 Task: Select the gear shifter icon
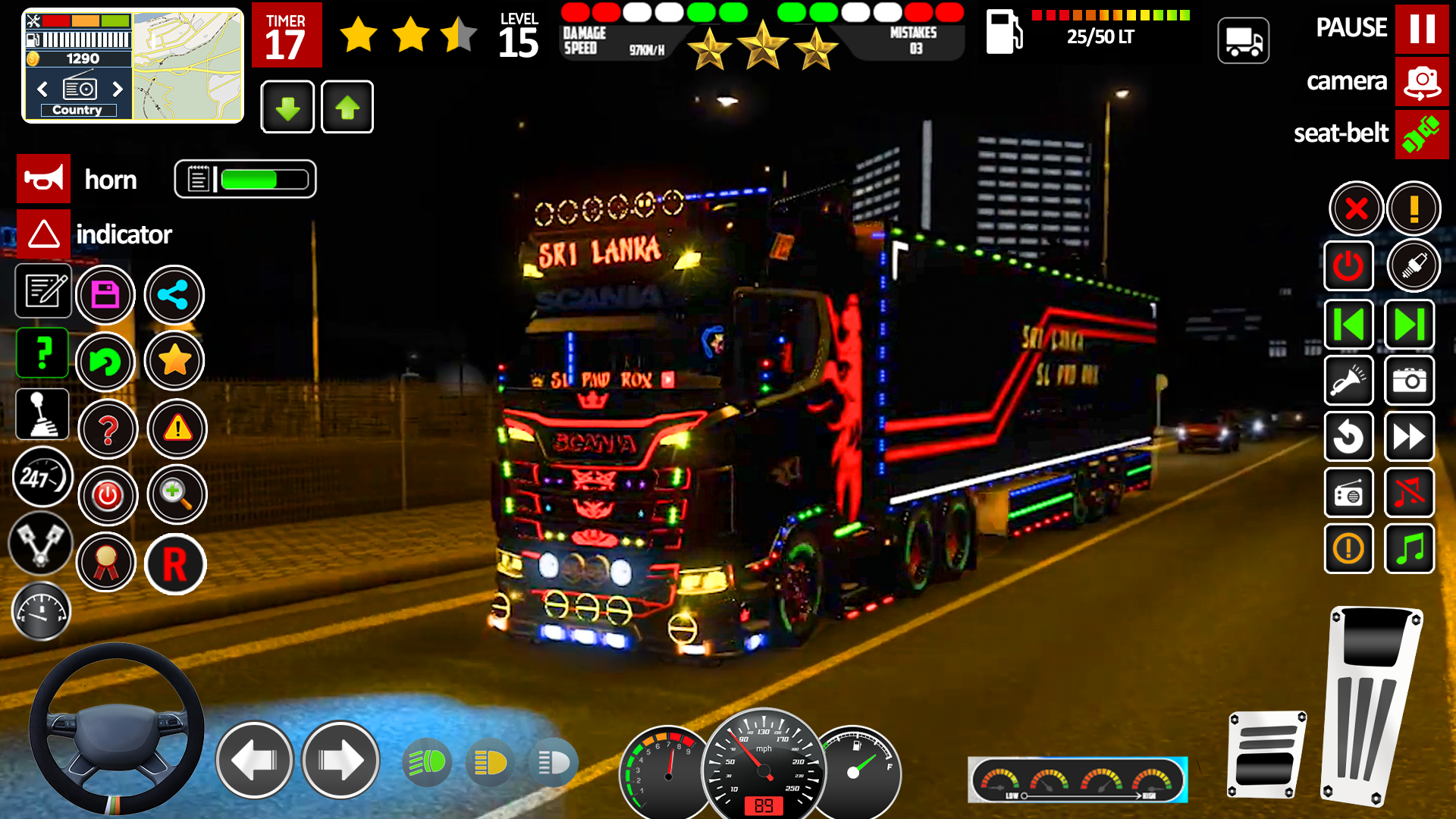(x=42, y=413)
